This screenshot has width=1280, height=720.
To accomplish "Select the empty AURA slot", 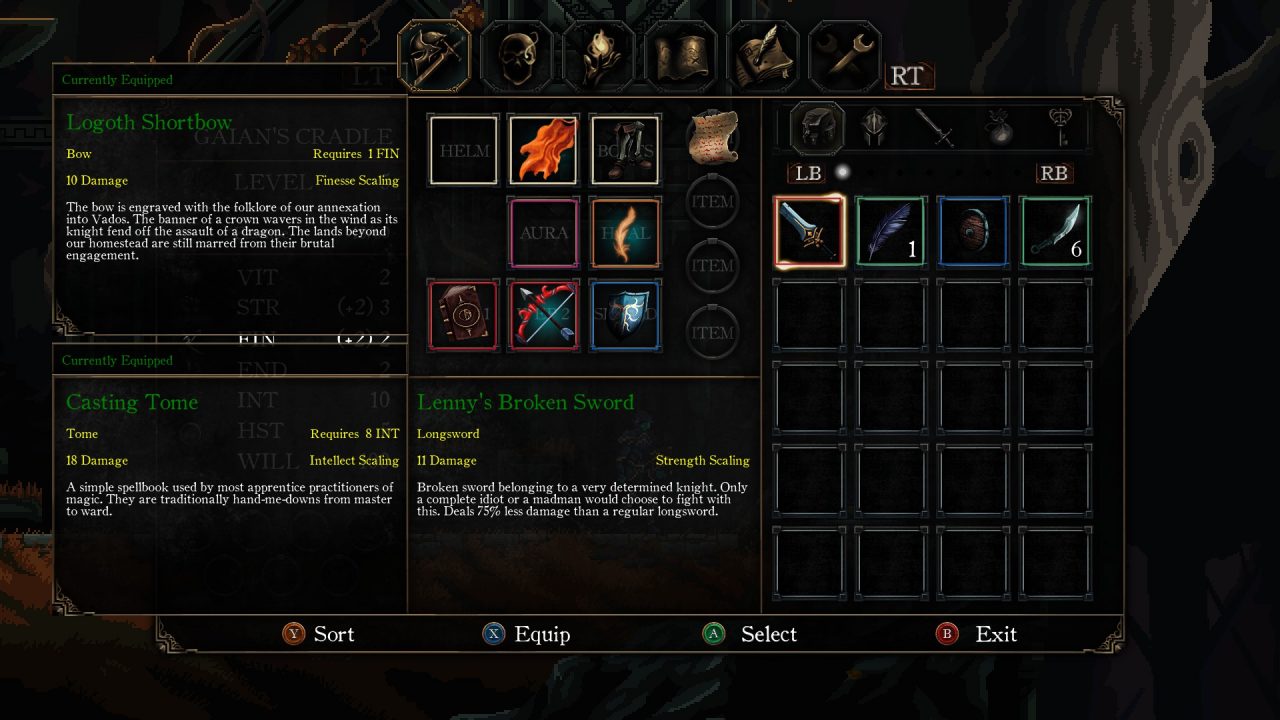I will pos(544,233).
